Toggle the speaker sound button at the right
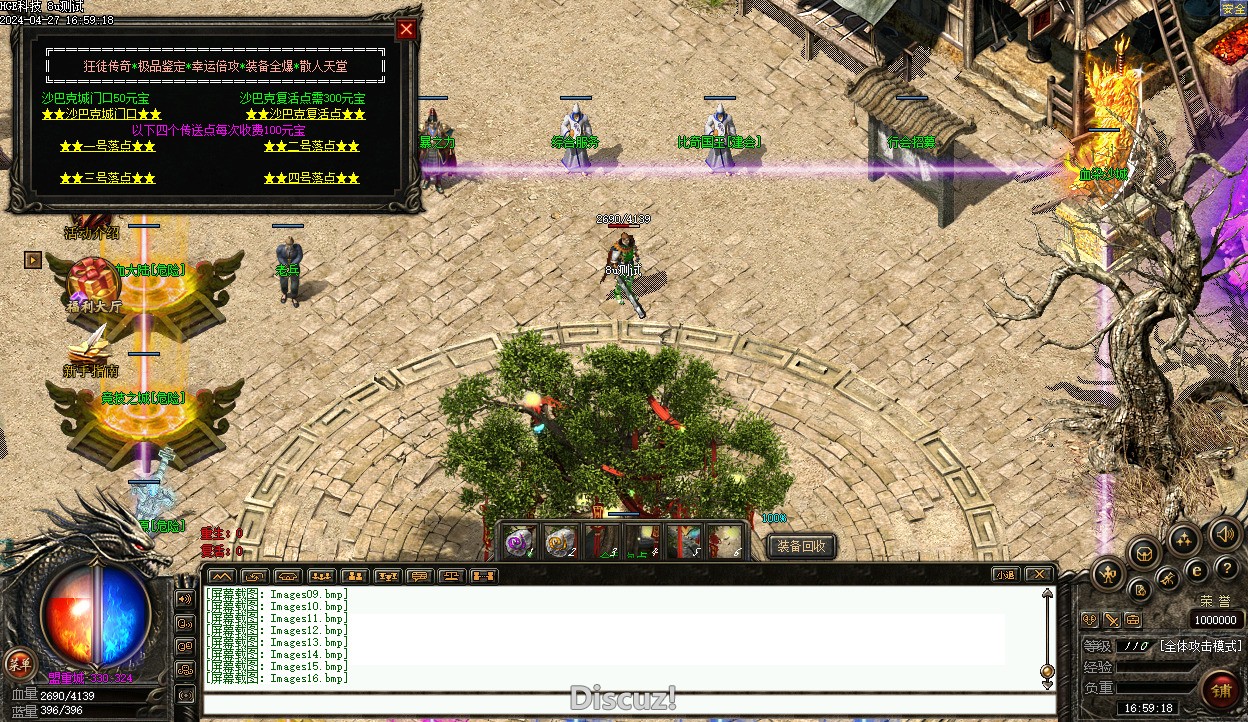This screenshot has width=1248, height=722. (1224, 533)
